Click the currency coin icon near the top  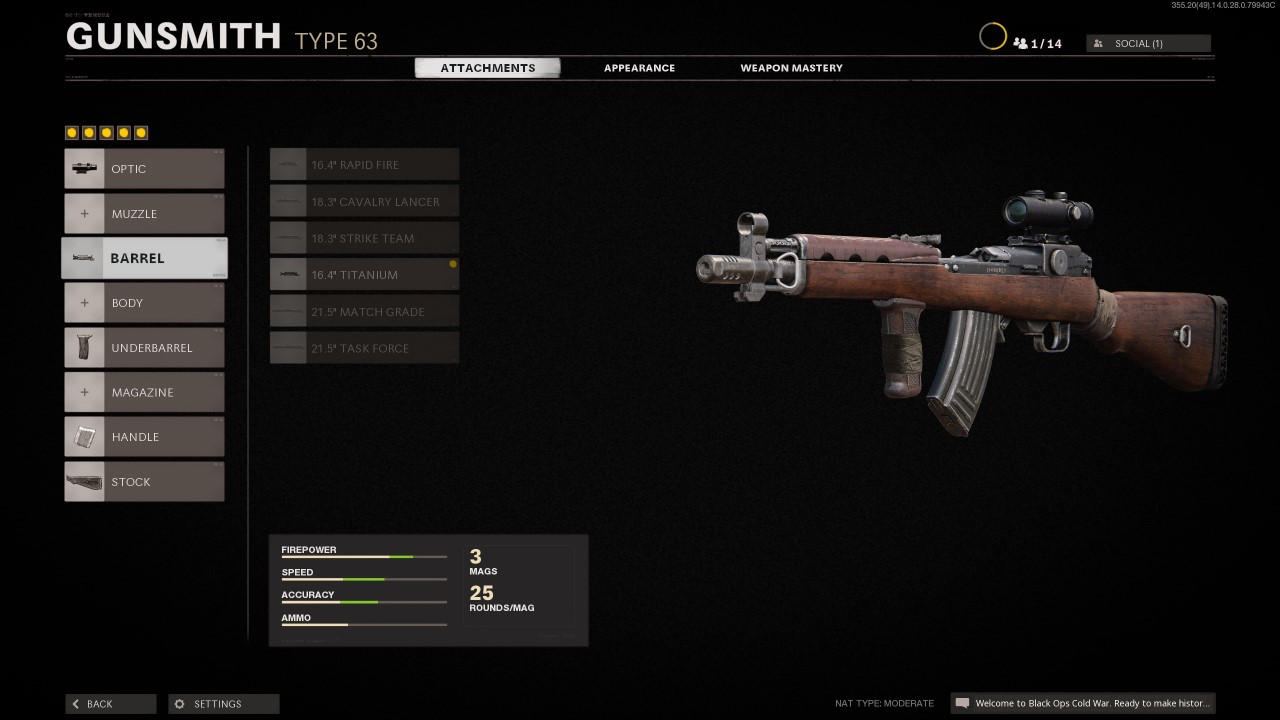click(x=993, y=36)
